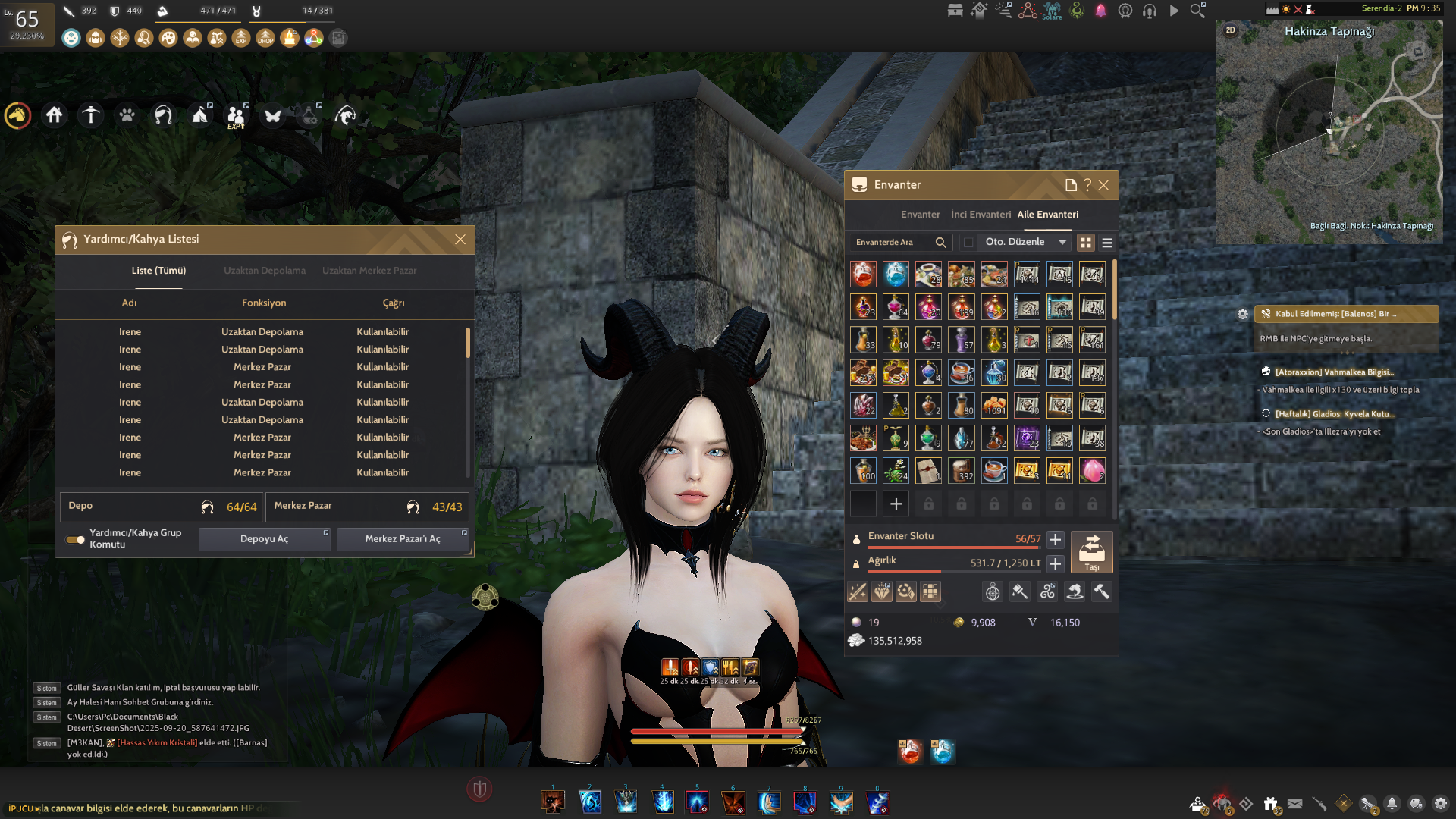Image resolution: width=1456 pixels, height=819 pixels.
Task: Select the Atoraxxion Vahmalkea Bilgisi quest
Action: [x=1334, y=372]
